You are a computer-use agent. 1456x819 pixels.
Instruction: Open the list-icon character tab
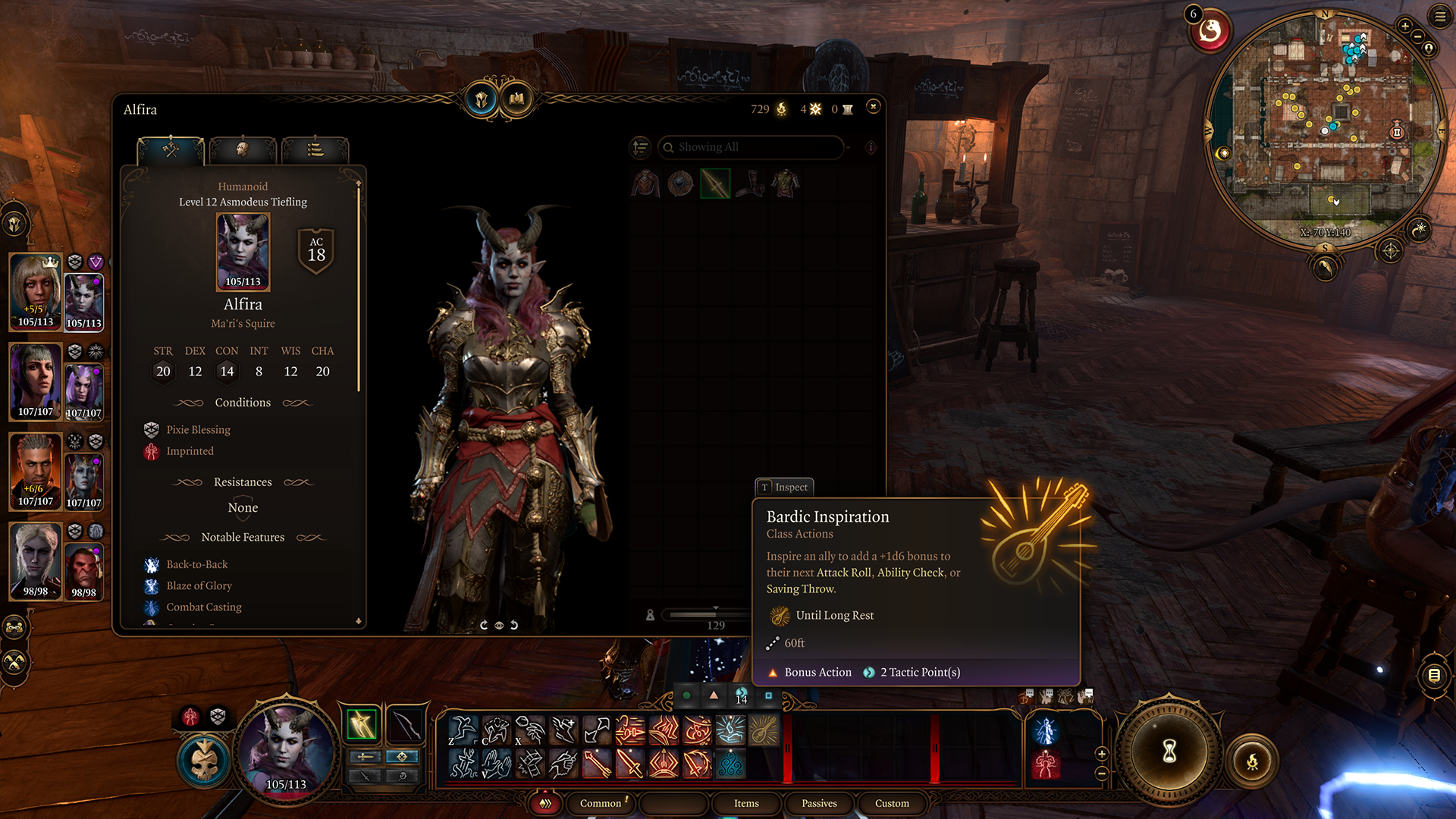tap(315, 149)
